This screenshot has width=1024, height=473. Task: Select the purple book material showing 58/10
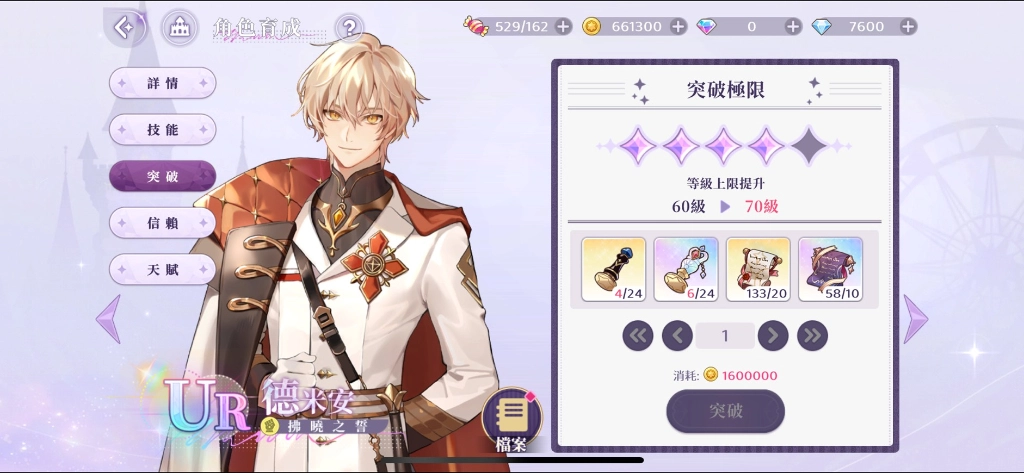(x=830, y=269)
